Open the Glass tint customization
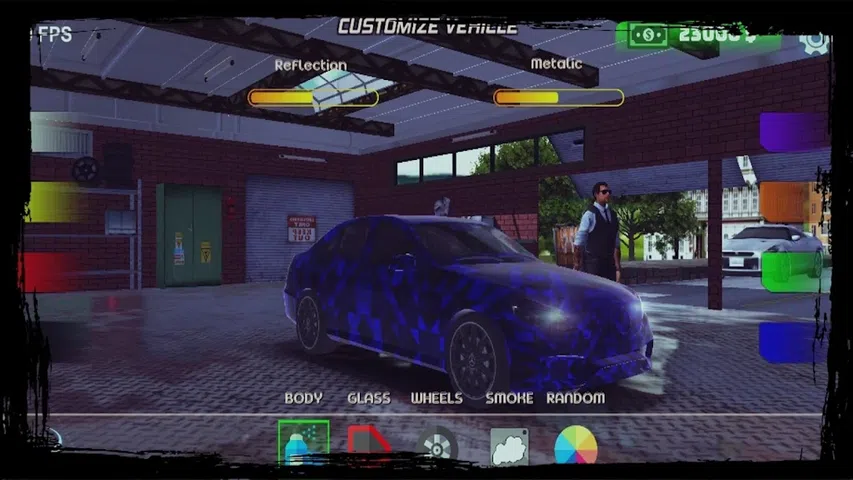 click(x=369, y=443)
